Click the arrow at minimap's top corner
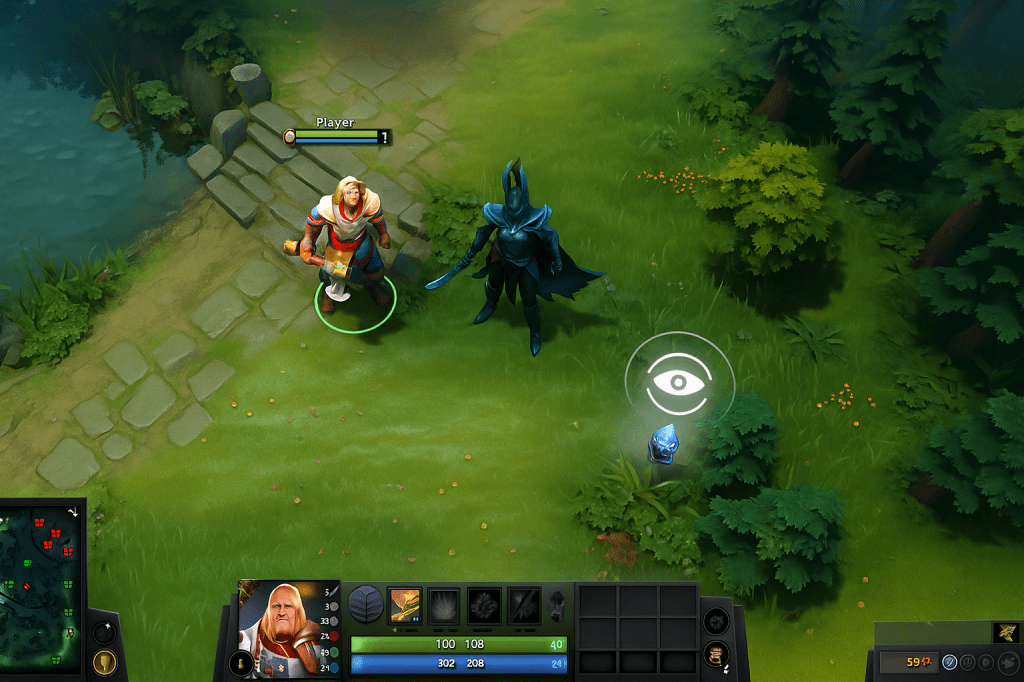The height and width of the screenshot is (682, 1024). tap(73, 511)
